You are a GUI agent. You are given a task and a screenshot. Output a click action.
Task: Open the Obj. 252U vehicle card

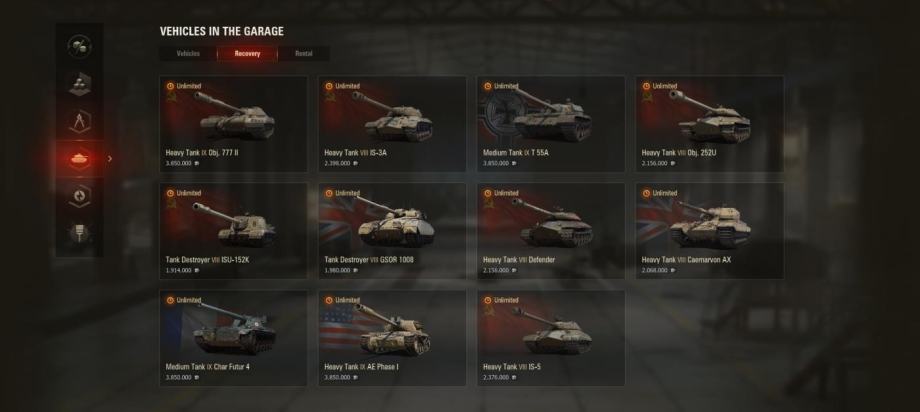pos(709,124)
